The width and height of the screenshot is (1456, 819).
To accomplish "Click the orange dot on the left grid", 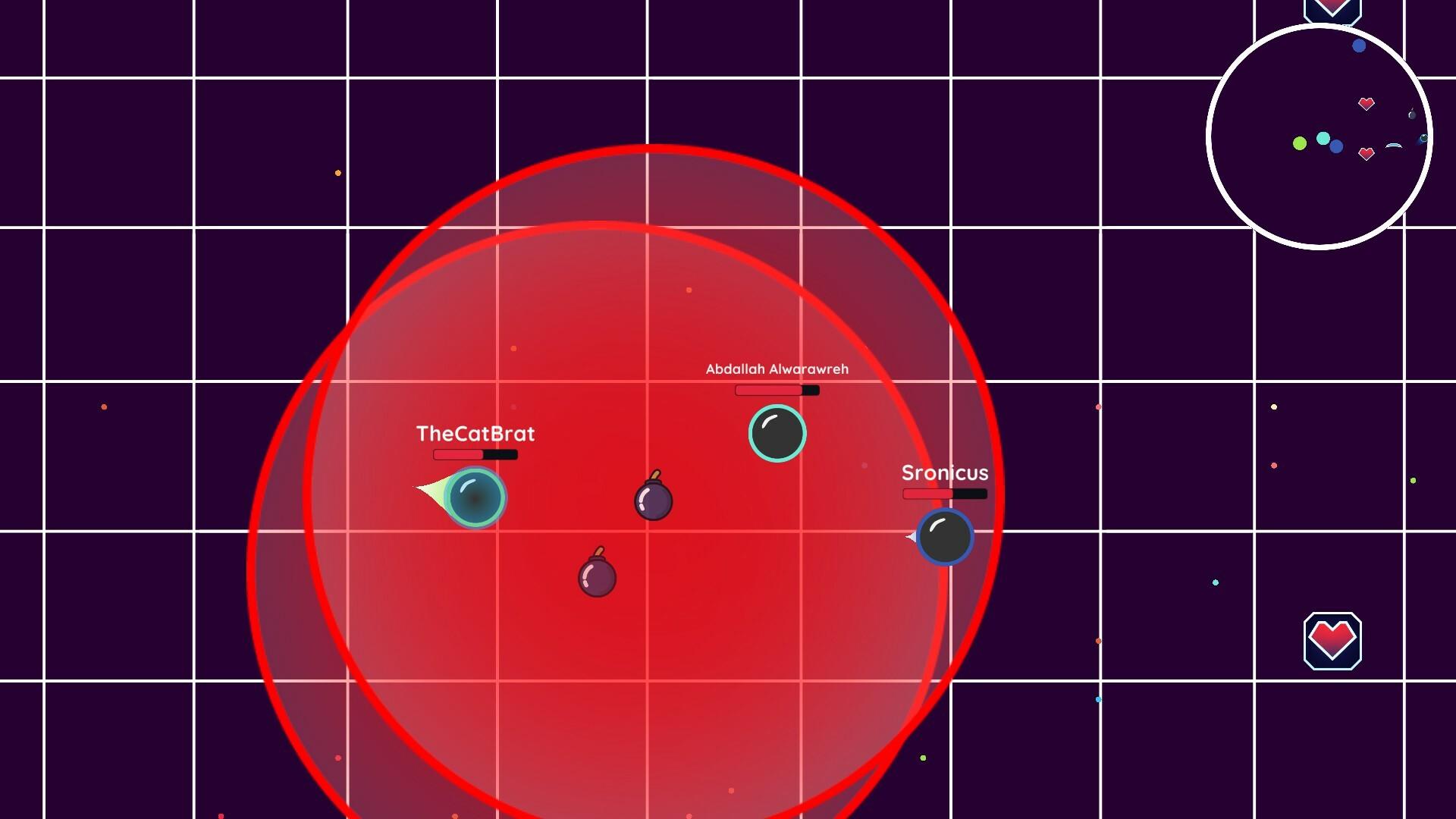I will 102,407.
